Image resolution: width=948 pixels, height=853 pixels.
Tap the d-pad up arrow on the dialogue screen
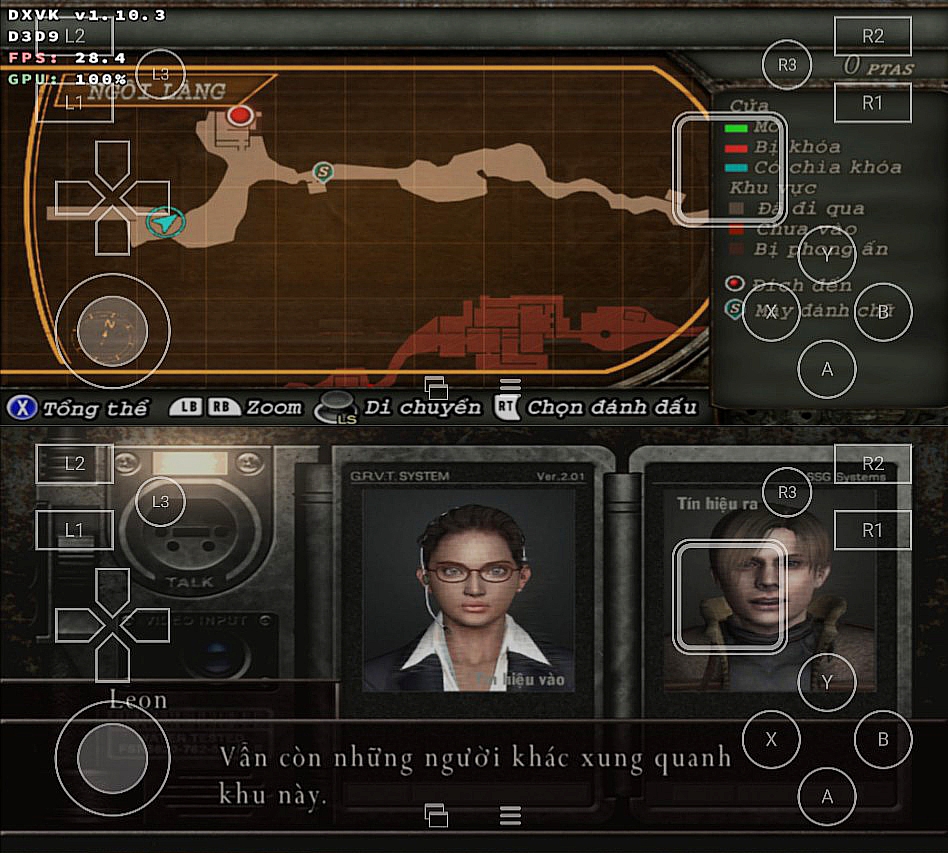[112, 590]
